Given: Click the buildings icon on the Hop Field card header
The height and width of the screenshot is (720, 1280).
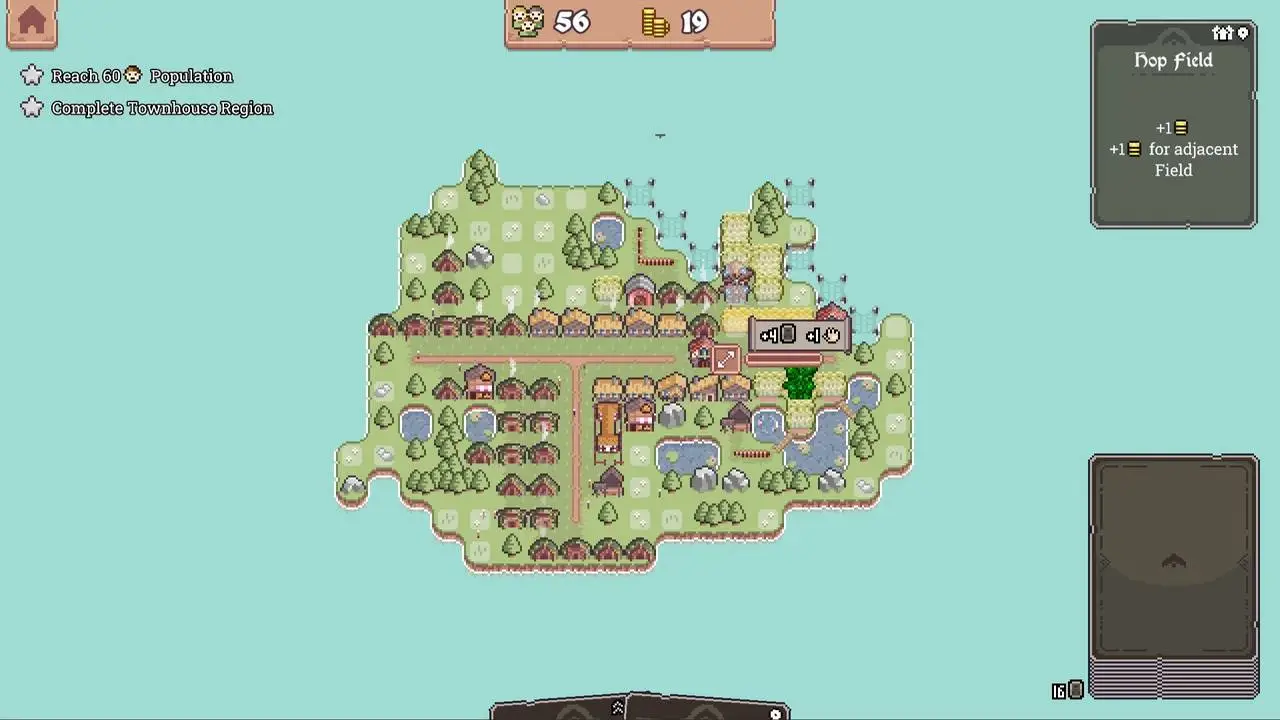Looking at the screenshot, I should 1224,33.
